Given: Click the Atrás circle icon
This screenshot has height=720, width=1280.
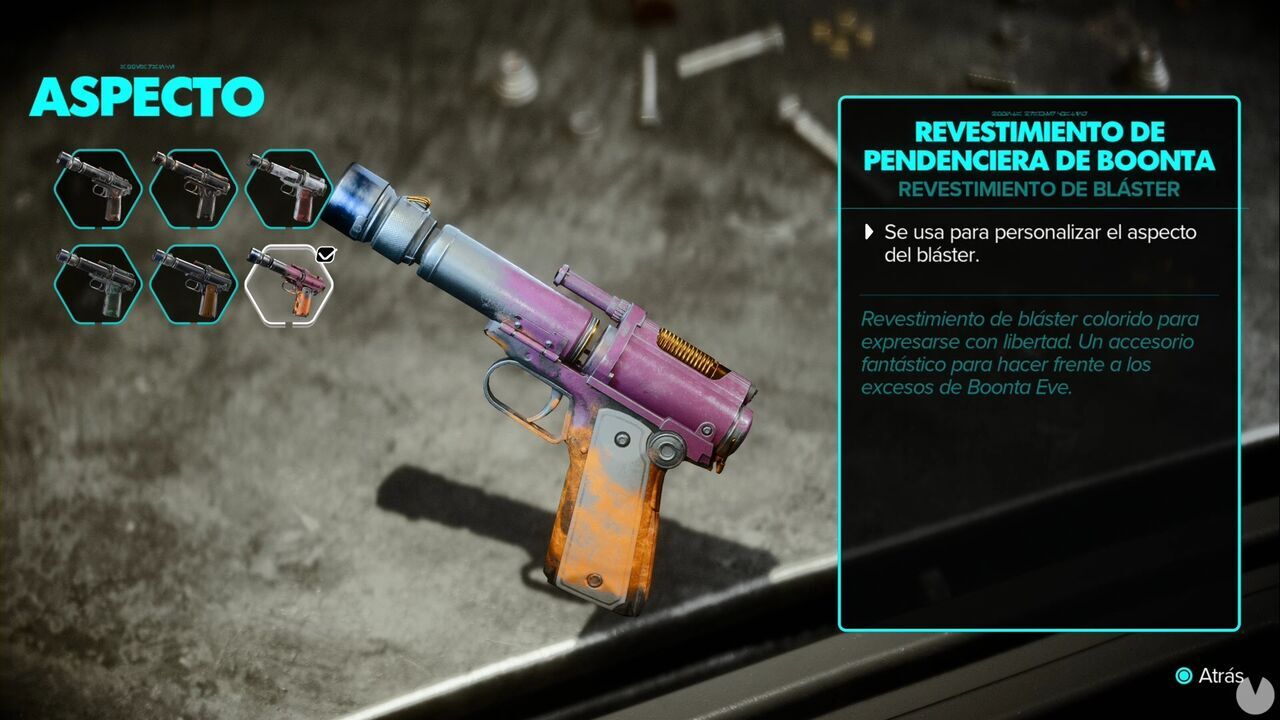Looking at the screenshot, I should click(1182, 673).
